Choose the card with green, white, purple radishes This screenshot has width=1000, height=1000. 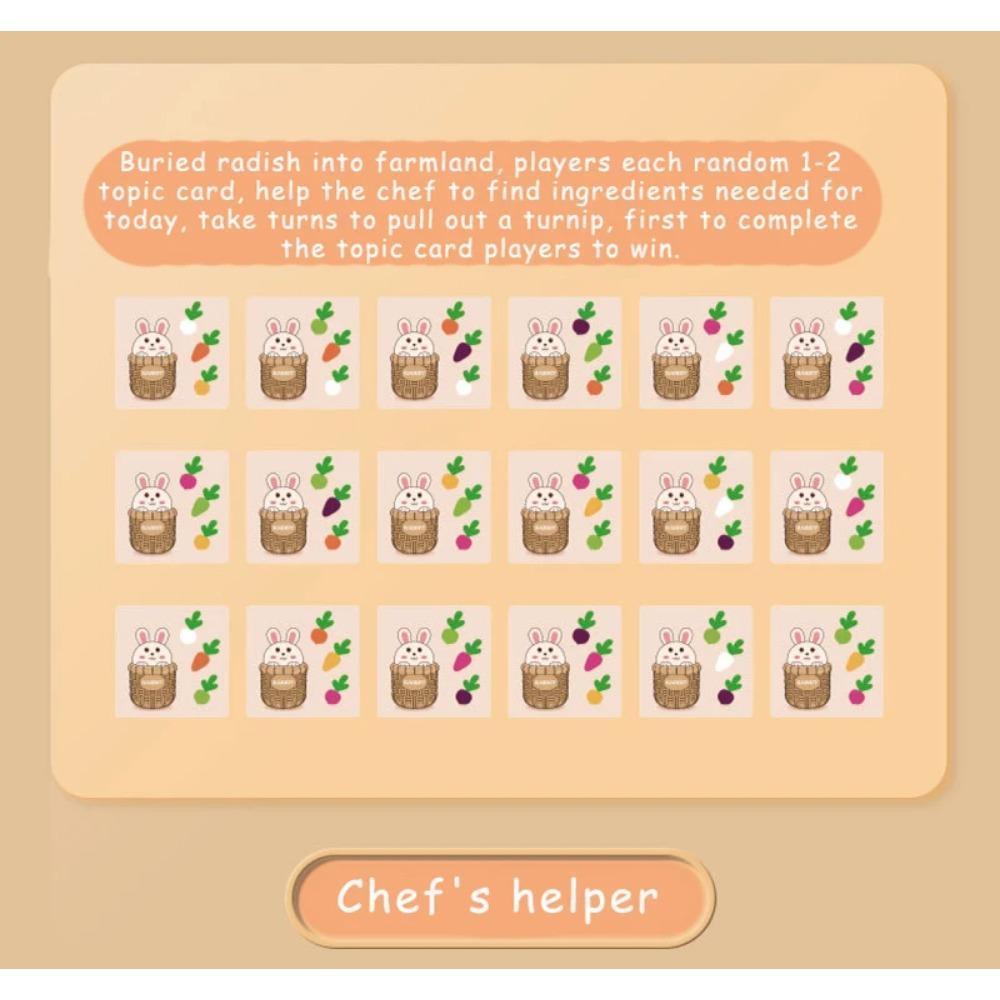[x=696, y=661]
